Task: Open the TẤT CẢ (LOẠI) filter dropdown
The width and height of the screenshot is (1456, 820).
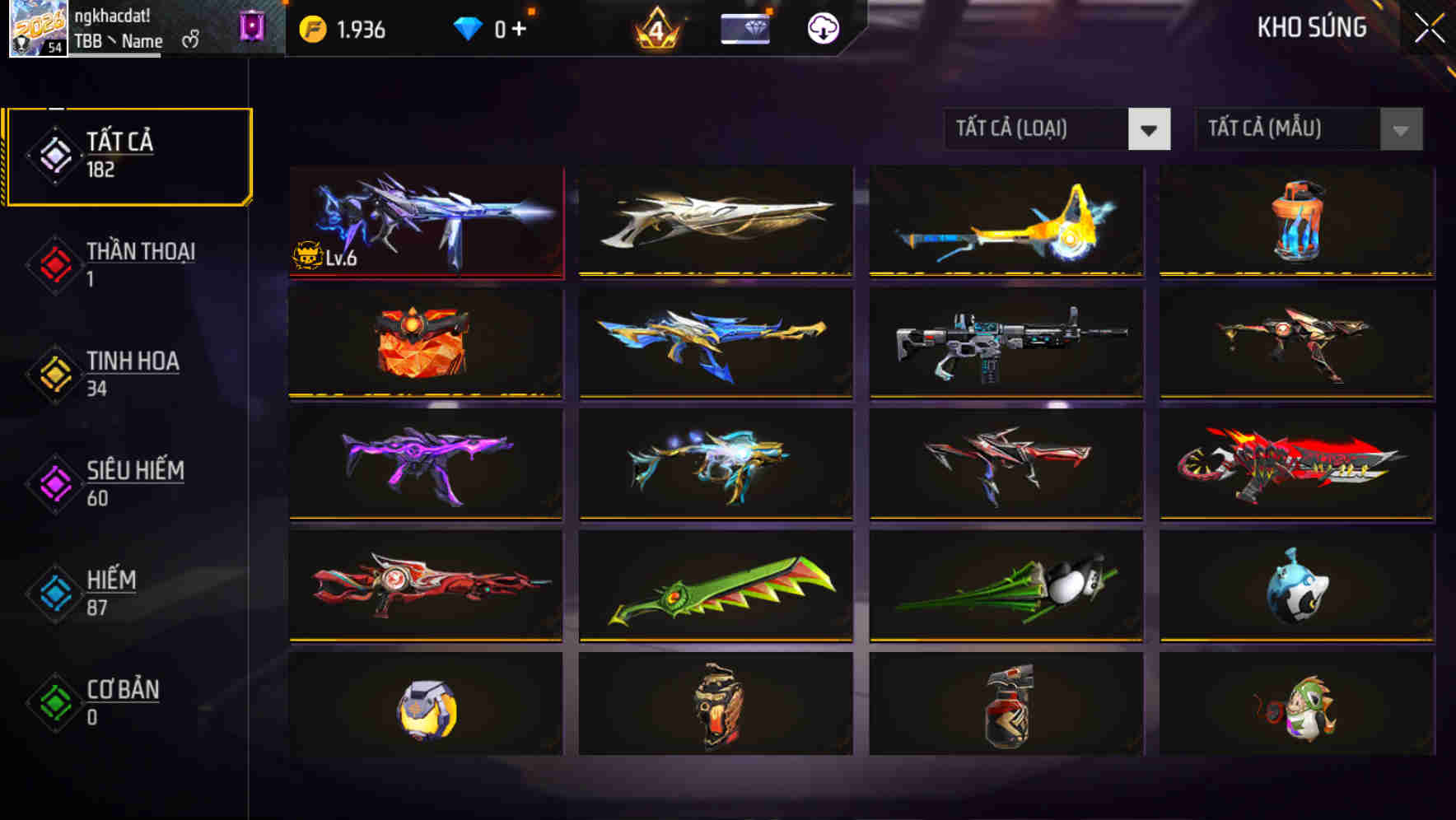Action: (1057, 129)
